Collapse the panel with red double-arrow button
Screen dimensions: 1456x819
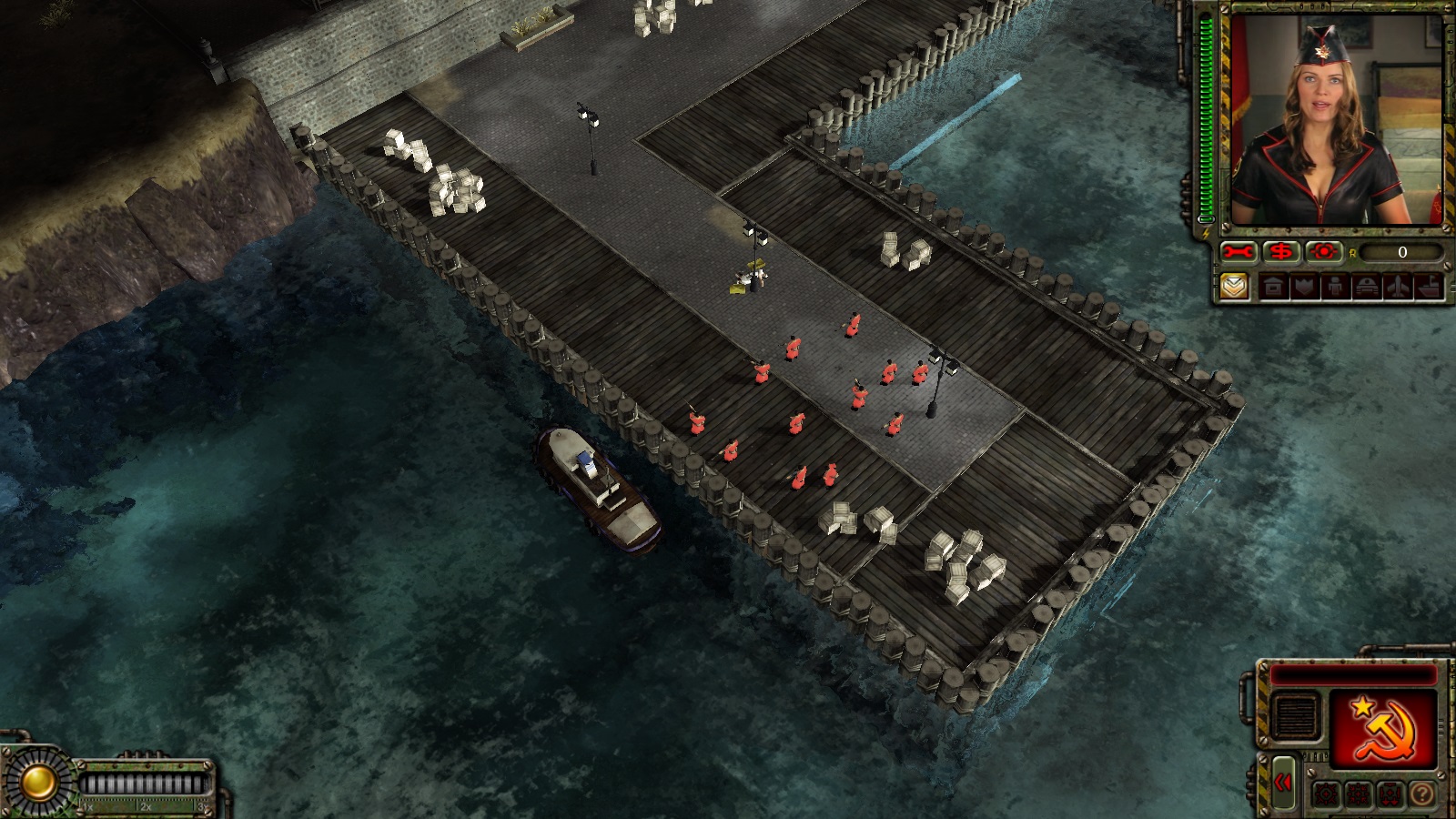(1284, 783)
